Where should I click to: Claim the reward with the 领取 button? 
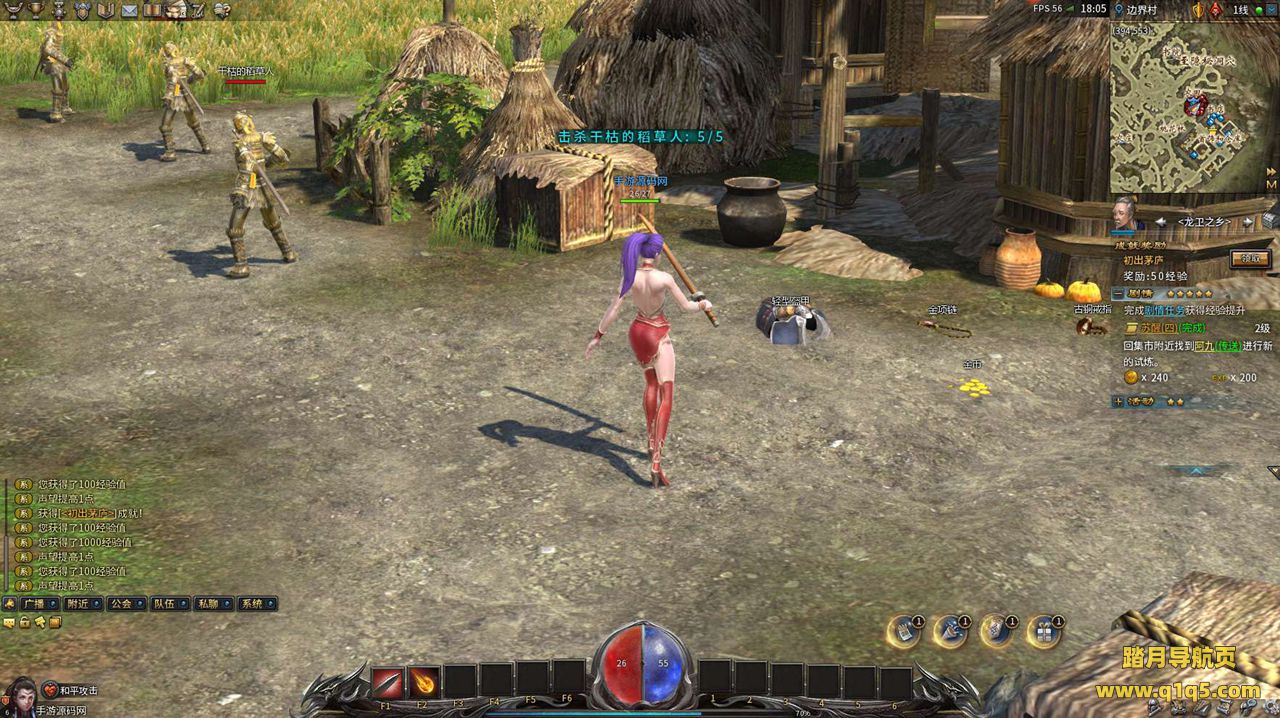(1250, 258)
